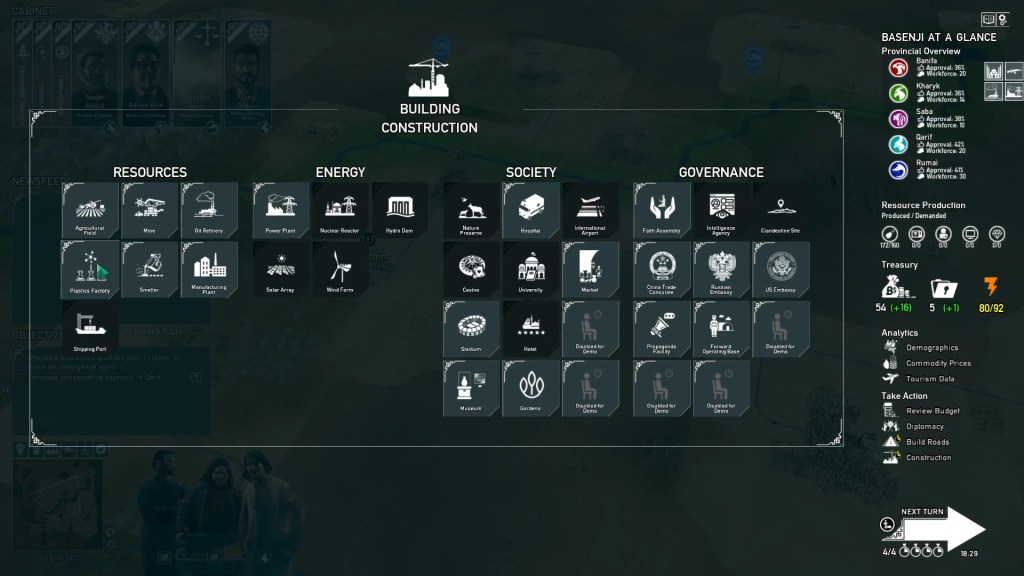The image size is (1024, 576).
Task: Pick the Power Plant tile
Action: 281,210
